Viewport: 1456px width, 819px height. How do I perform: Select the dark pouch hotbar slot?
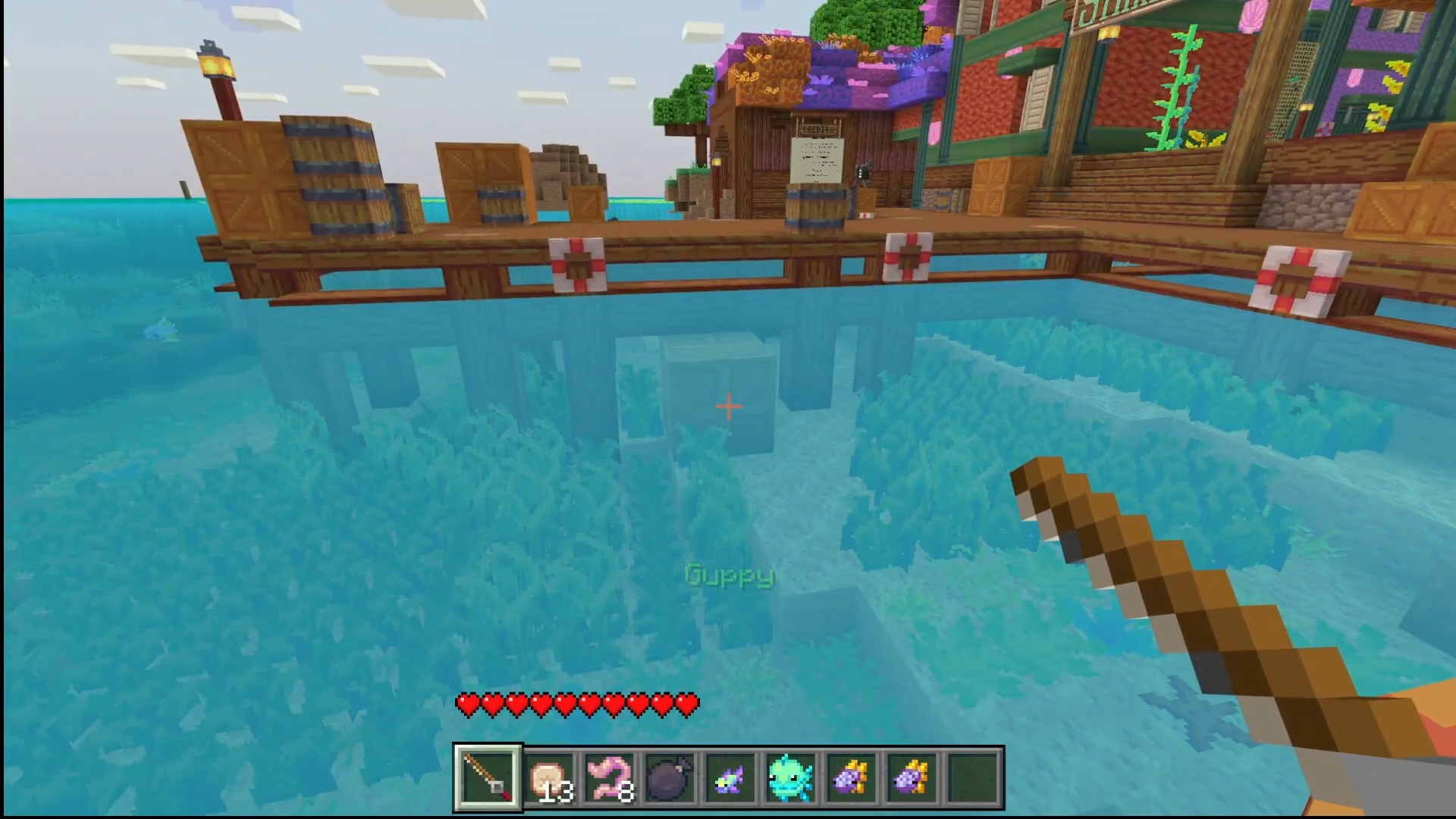coord(670,777)
